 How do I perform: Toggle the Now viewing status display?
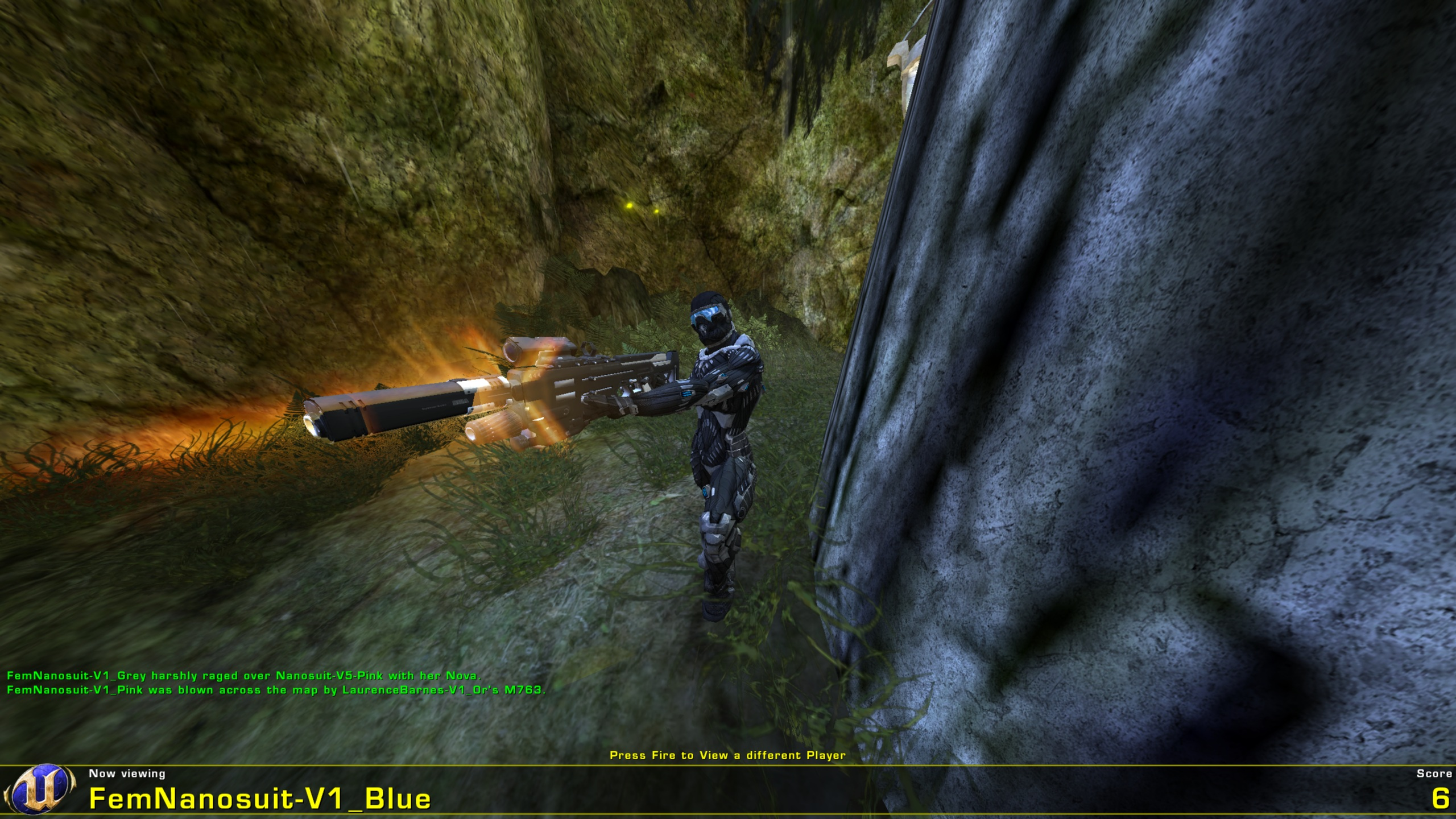click(126, 773)
